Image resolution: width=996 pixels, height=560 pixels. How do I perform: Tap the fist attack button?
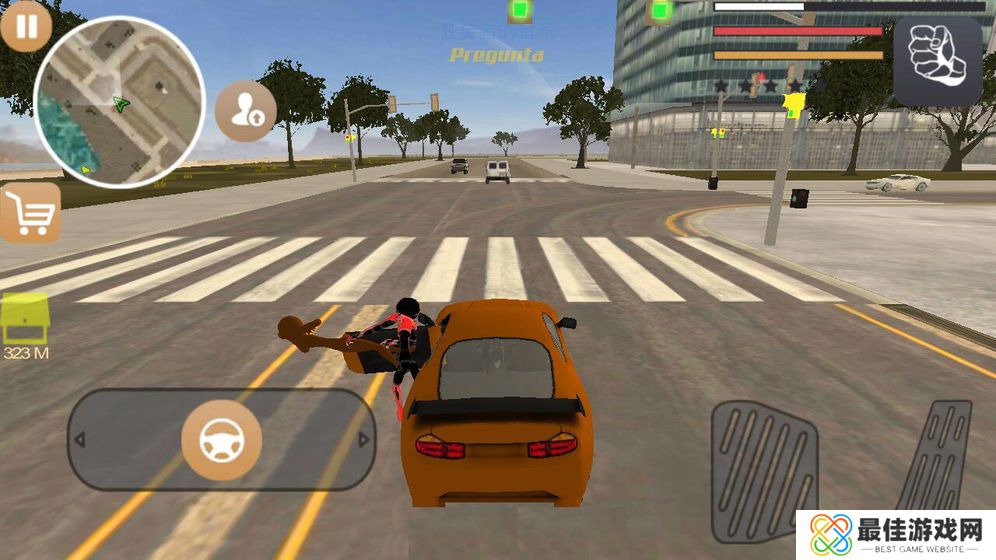937,61
